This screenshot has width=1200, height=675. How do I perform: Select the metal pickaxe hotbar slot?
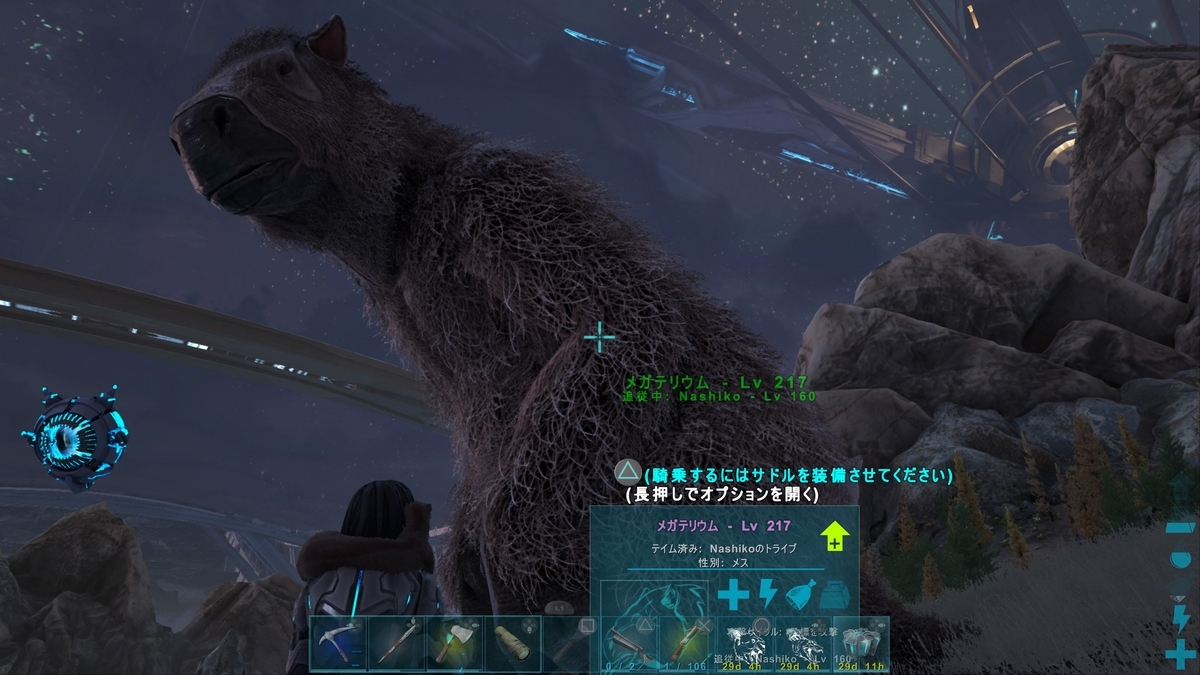click(x=338, y=644)
